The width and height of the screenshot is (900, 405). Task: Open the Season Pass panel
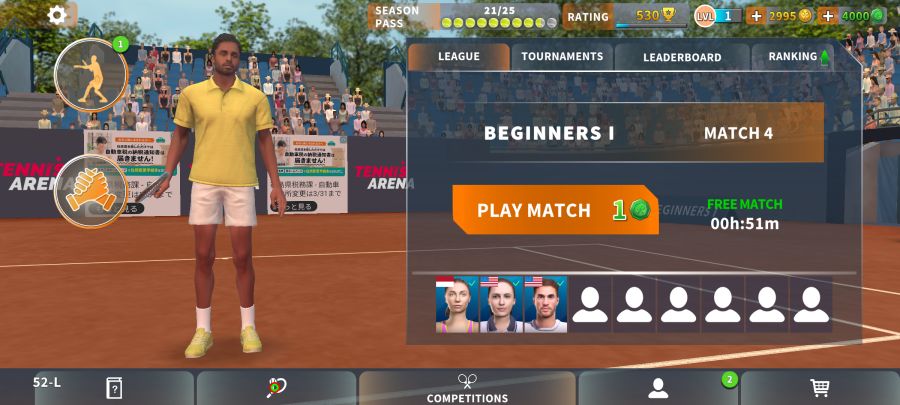point(465,16)
